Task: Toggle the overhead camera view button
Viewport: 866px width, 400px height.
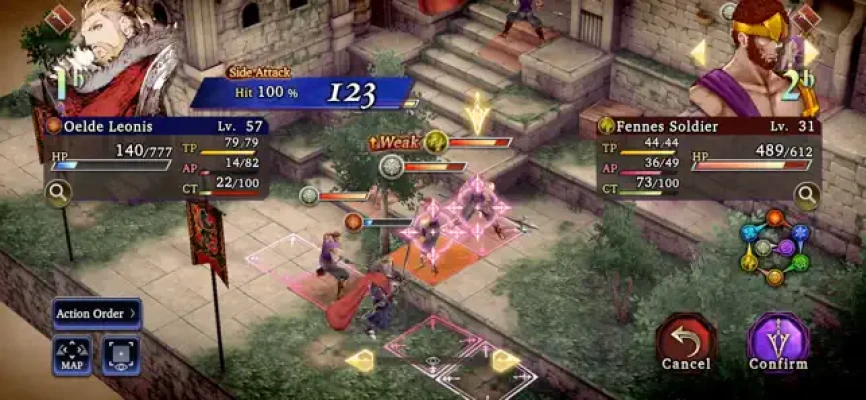Action: coord(121,355)
